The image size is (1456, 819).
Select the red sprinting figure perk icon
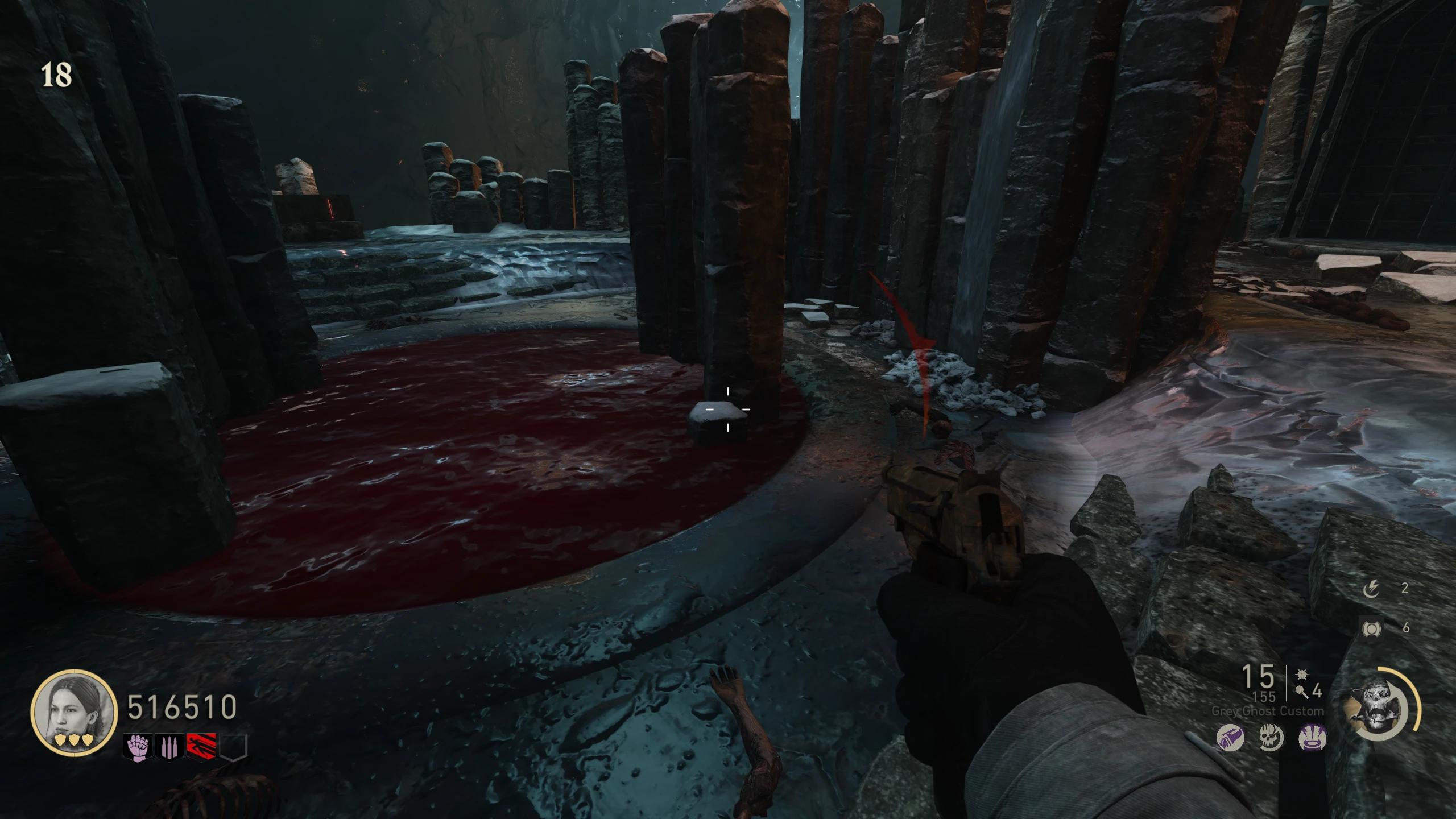[201, 748]
